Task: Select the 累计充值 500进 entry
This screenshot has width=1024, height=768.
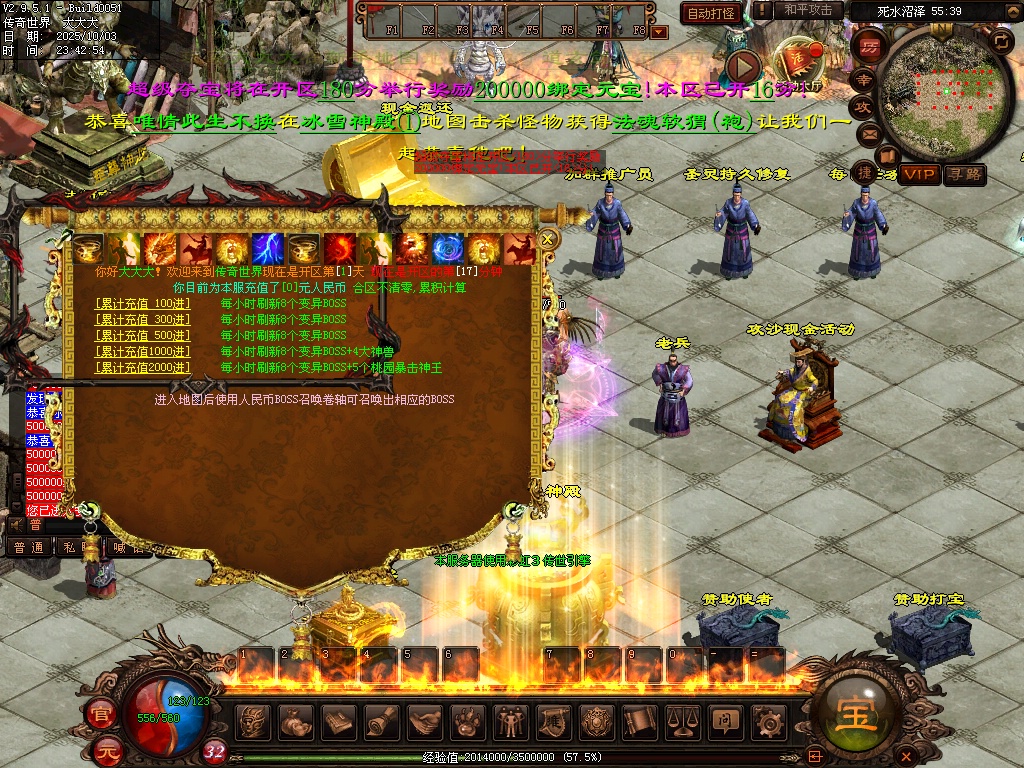Action: [x=142, y=335]
